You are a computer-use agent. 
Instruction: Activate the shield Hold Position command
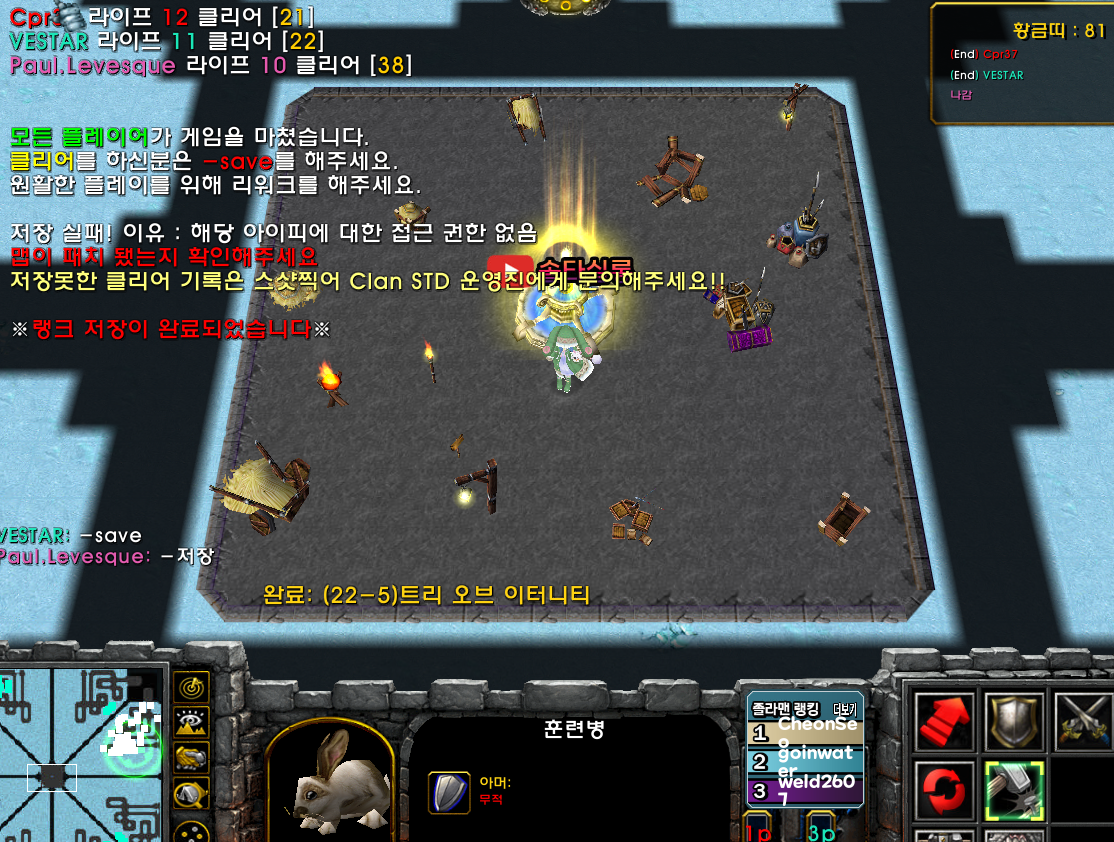point(1014,719)
